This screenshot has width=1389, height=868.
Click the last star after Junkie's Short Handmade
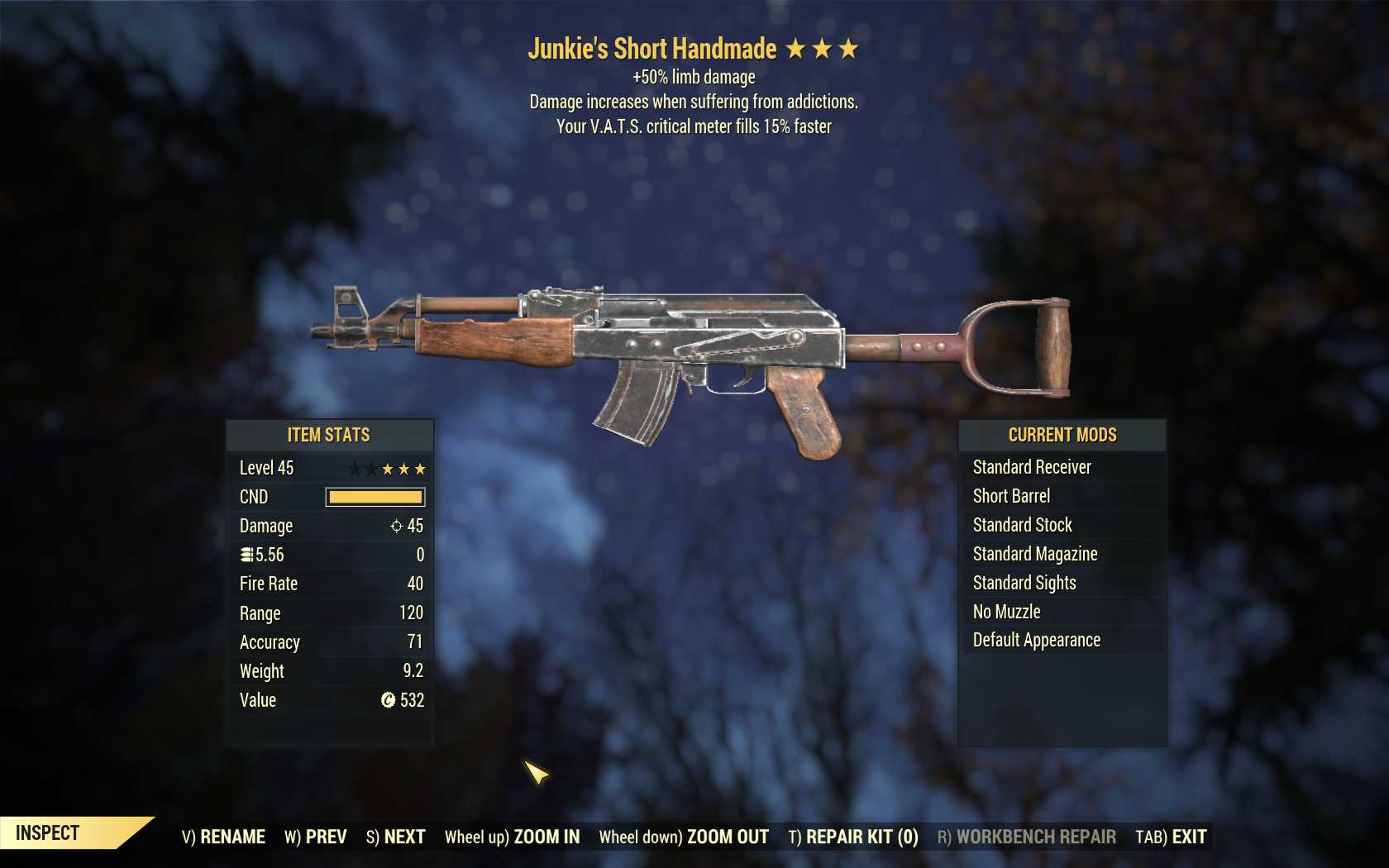pos(851,49)
